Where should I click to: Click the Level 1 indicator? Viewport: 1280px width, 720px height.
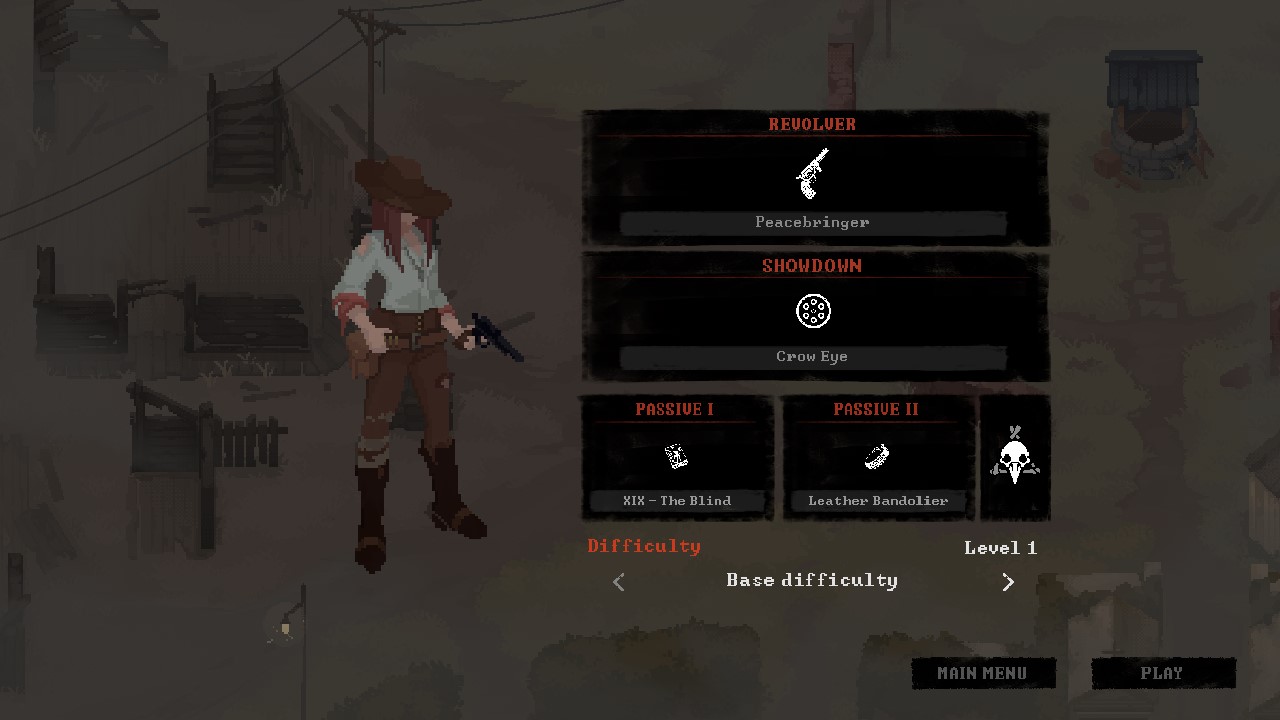1000,548
